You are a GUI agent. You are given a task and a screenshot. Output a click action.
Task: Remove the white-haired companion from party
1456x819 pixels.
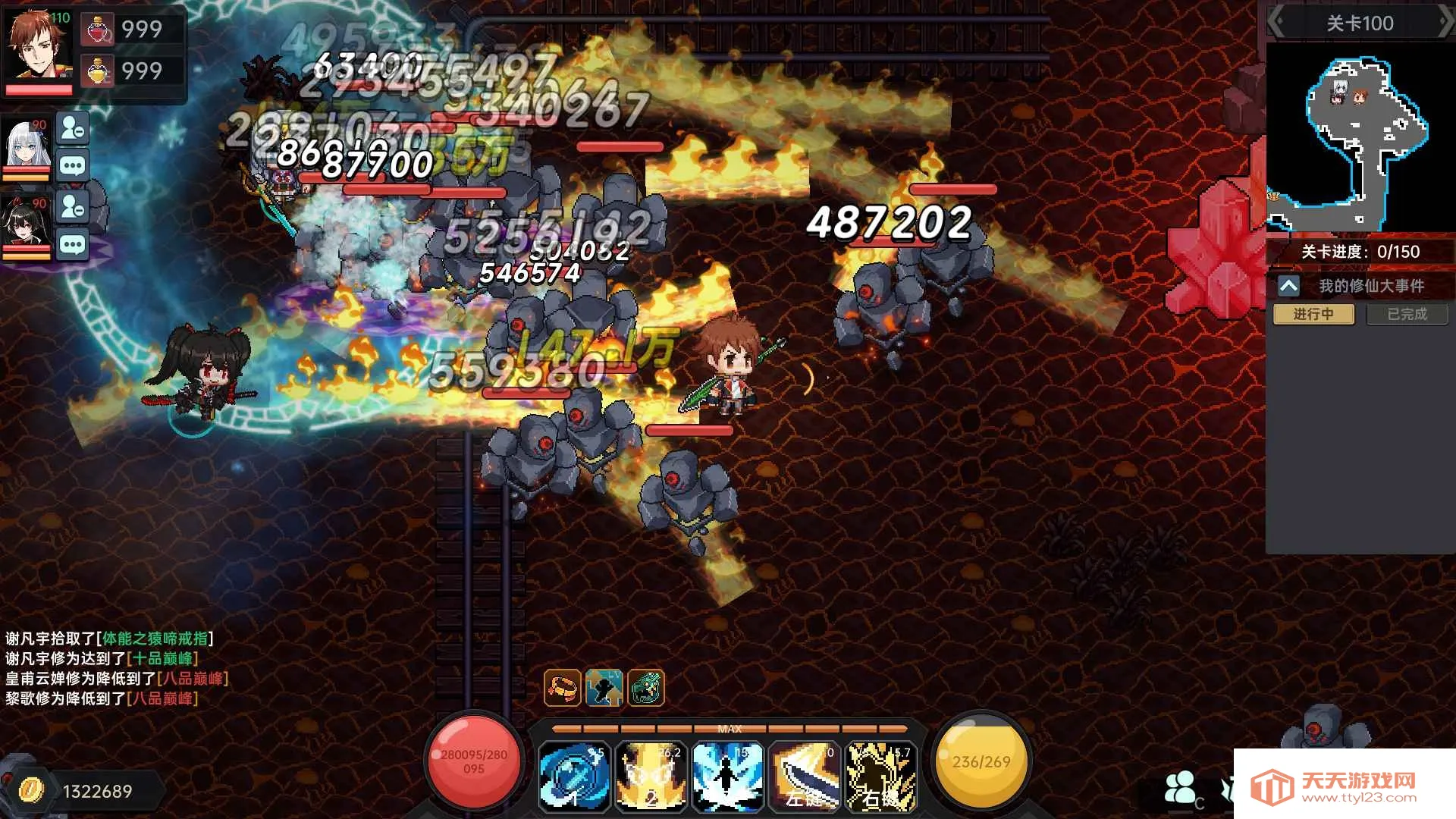pyautogui.click(x=73, y=129)
